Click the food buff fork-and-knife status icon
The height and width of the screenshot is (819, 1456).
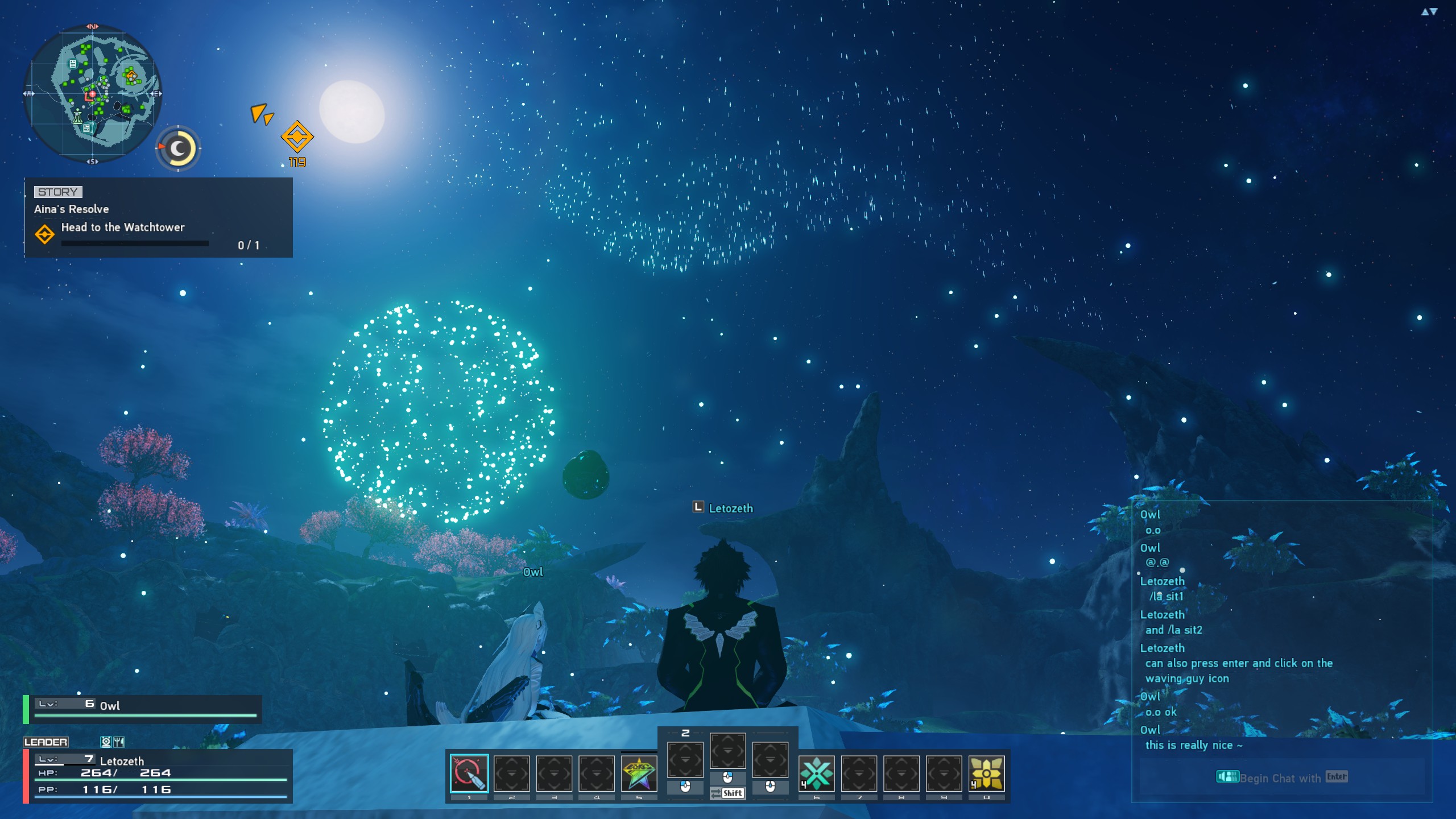[119, 742]
